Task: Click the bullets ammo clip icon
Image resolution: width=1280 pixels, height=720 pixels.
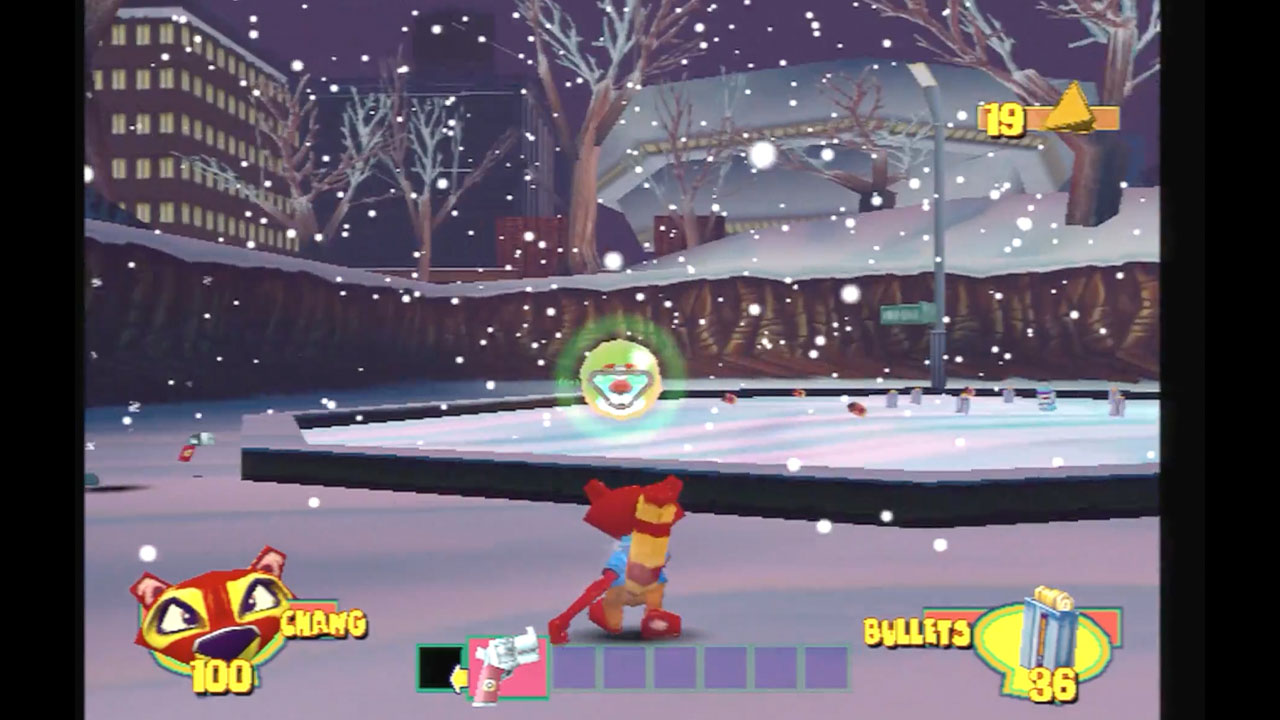Action: 1048,632
